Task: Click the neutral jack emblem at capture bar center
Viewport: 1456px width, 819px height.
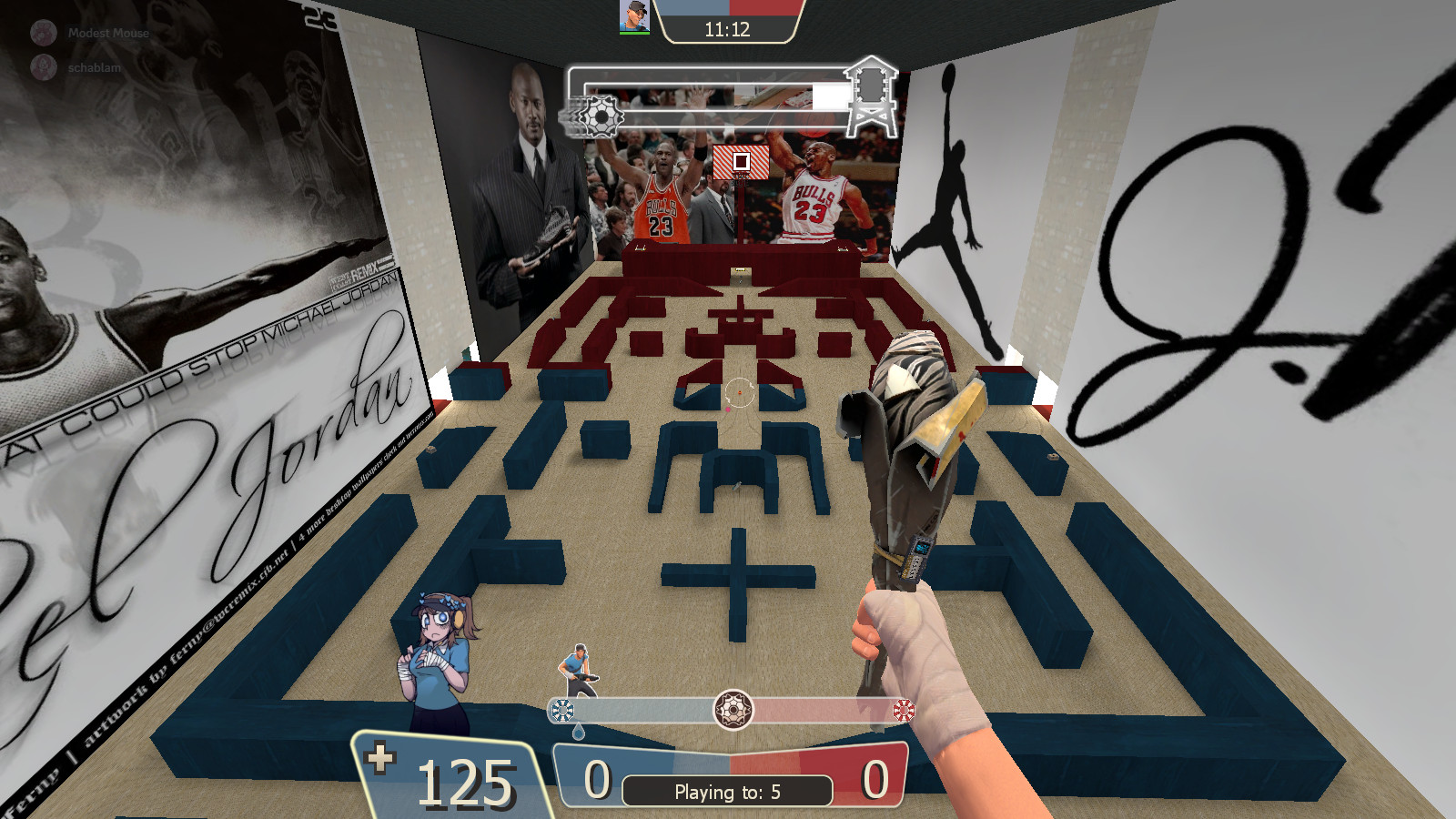Action: point(733,710)
